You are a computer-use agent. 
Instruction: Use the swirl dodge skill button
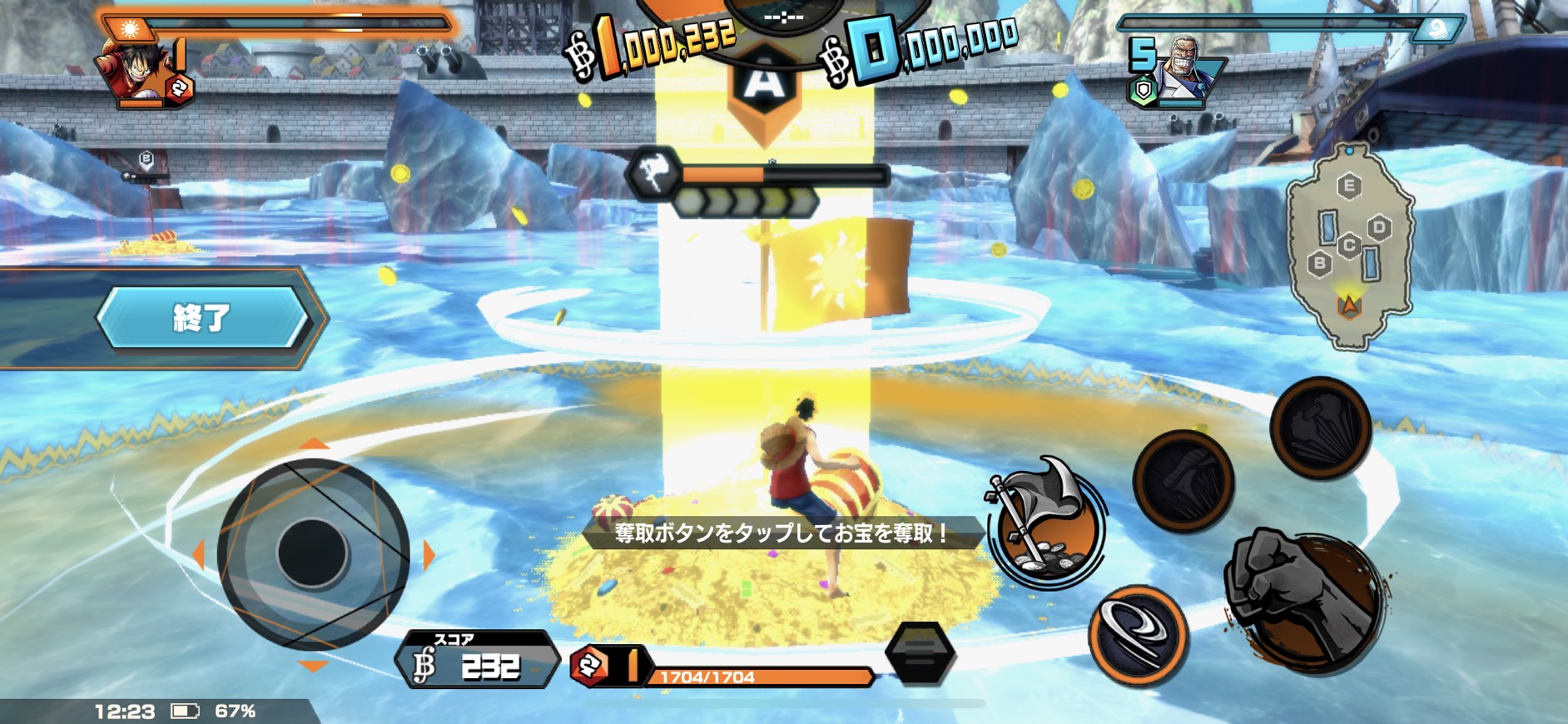(x=1138, y=635)
